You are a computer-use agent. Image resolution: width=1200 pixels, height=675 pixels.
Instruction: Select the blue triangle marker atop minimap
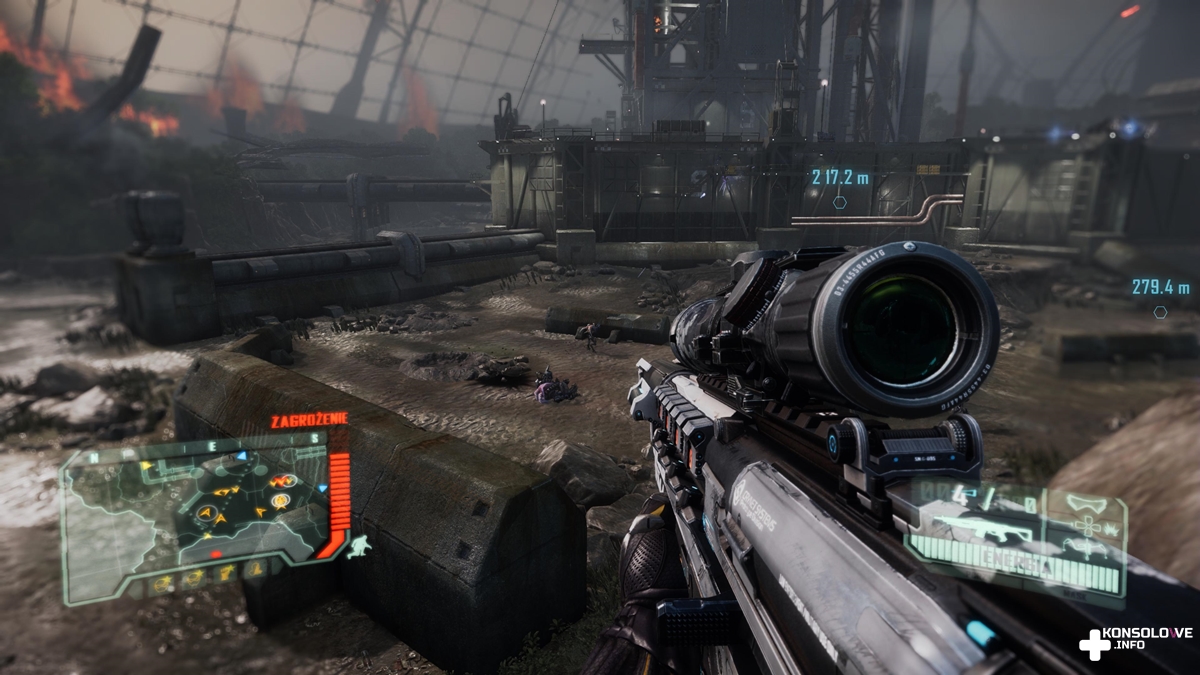pos(241,456)
